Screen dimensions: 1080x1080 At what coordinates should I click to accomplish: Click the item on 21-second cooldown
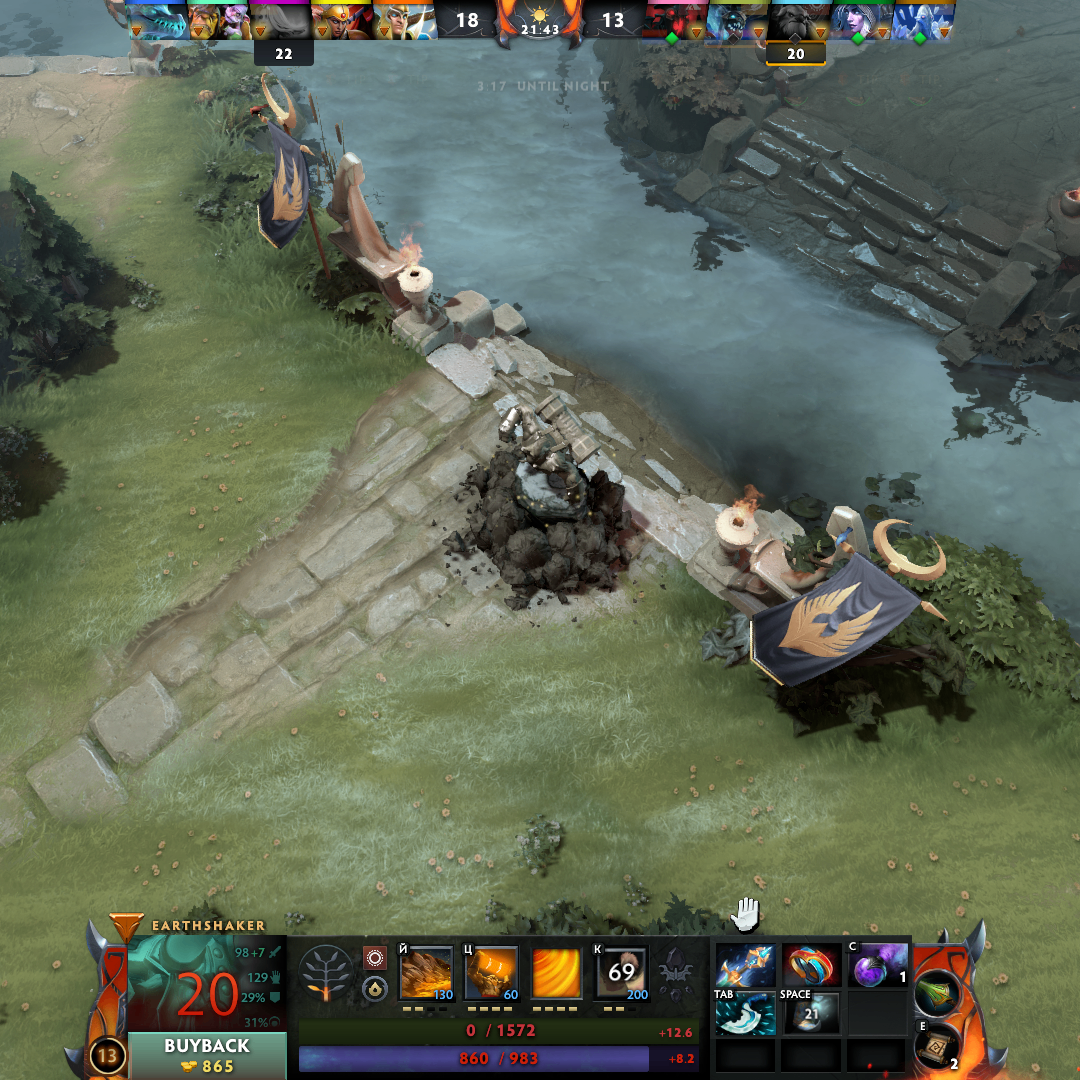811,1014
